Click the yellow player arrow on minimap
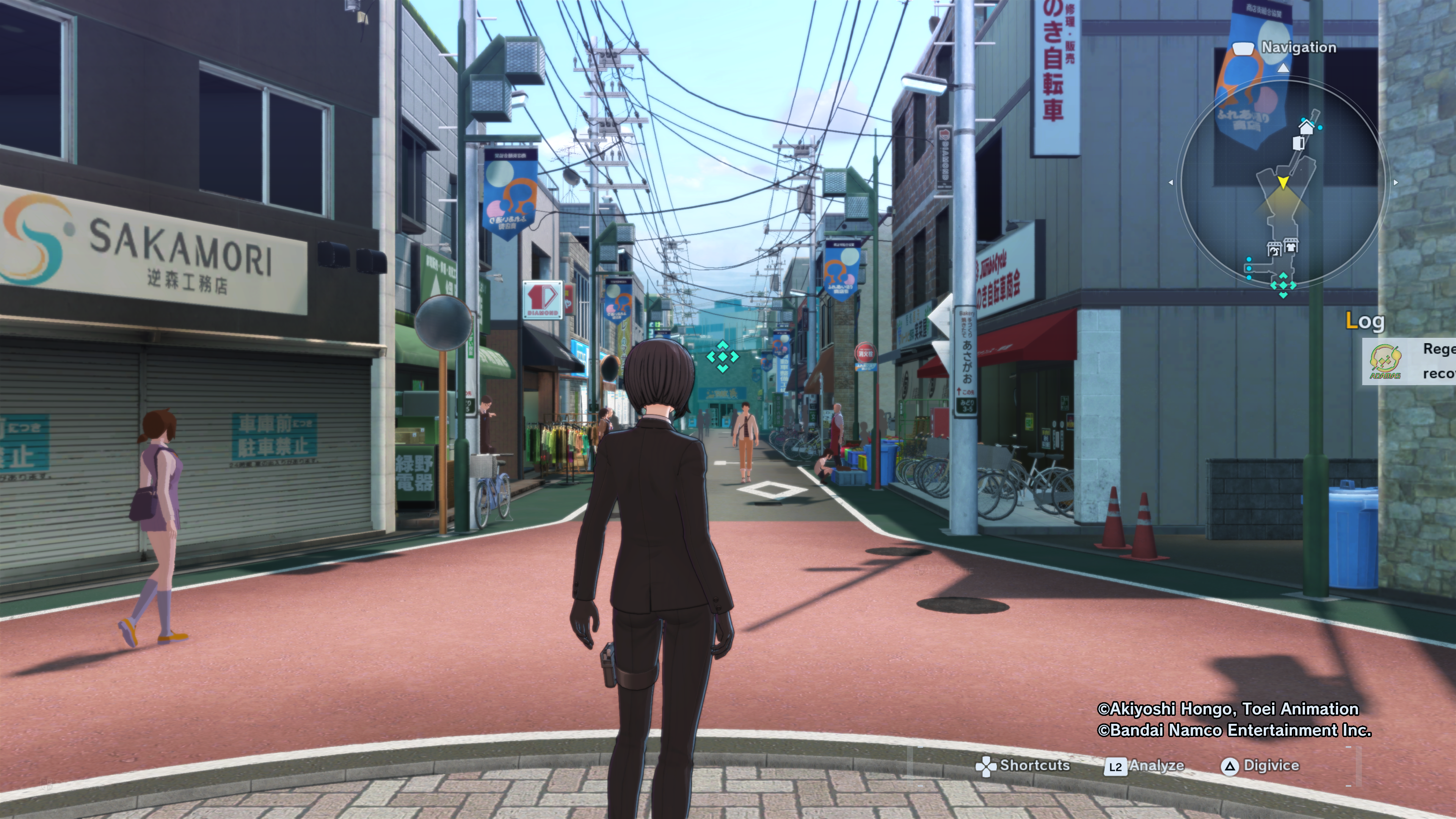This screenshot has height=819, width=1456. click(x=1283, y=182)
